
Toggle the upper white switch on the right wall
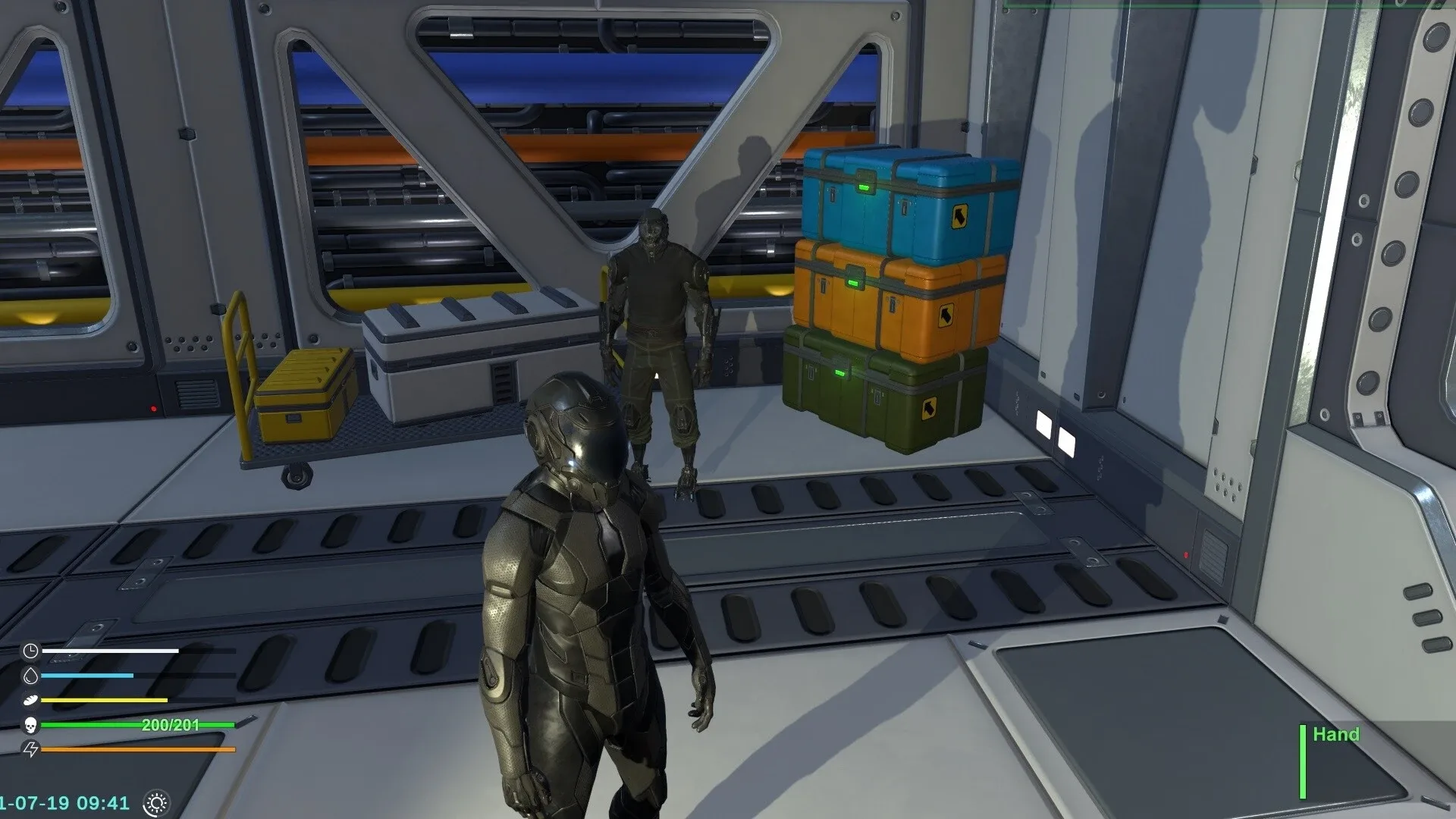click(1043, 425)
